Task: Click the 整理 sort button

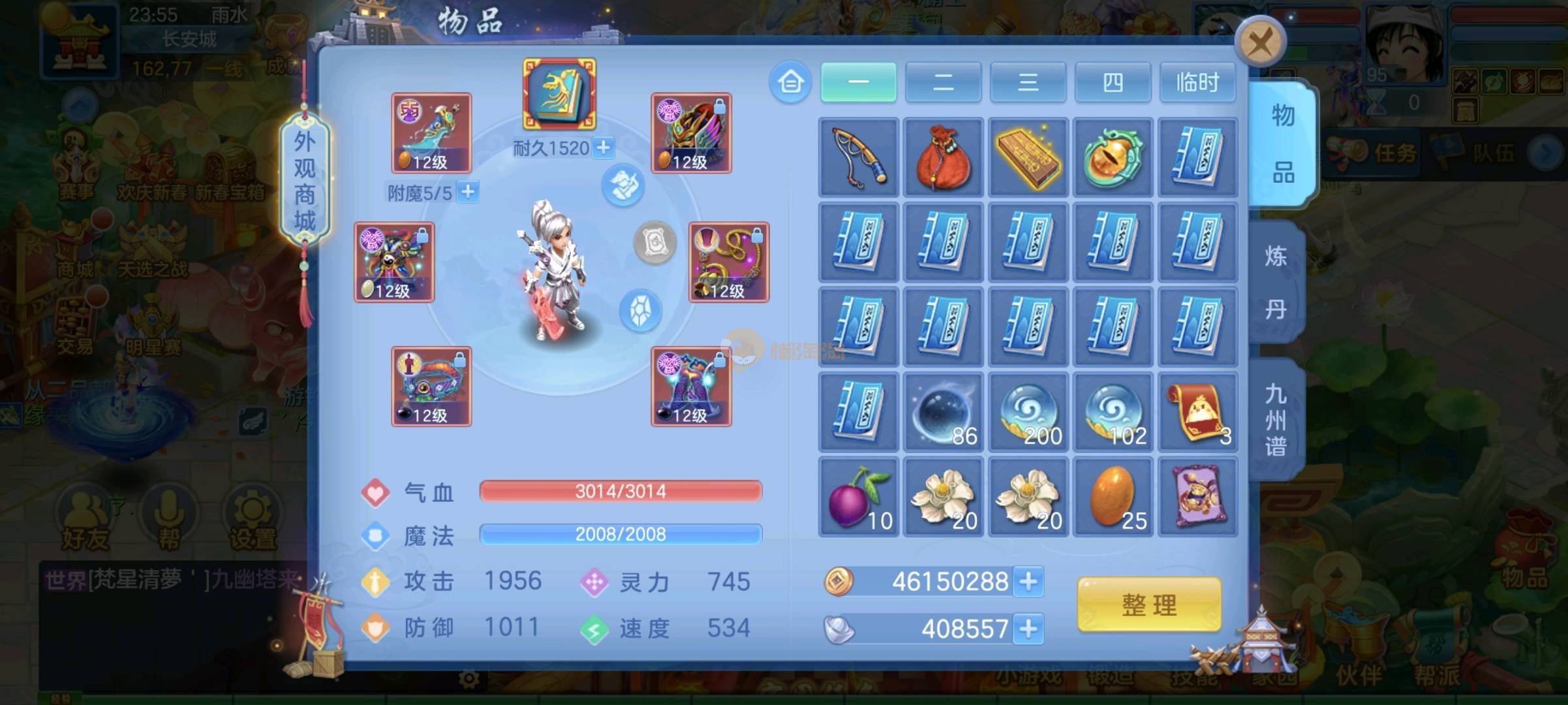Action: (1149, 604)
